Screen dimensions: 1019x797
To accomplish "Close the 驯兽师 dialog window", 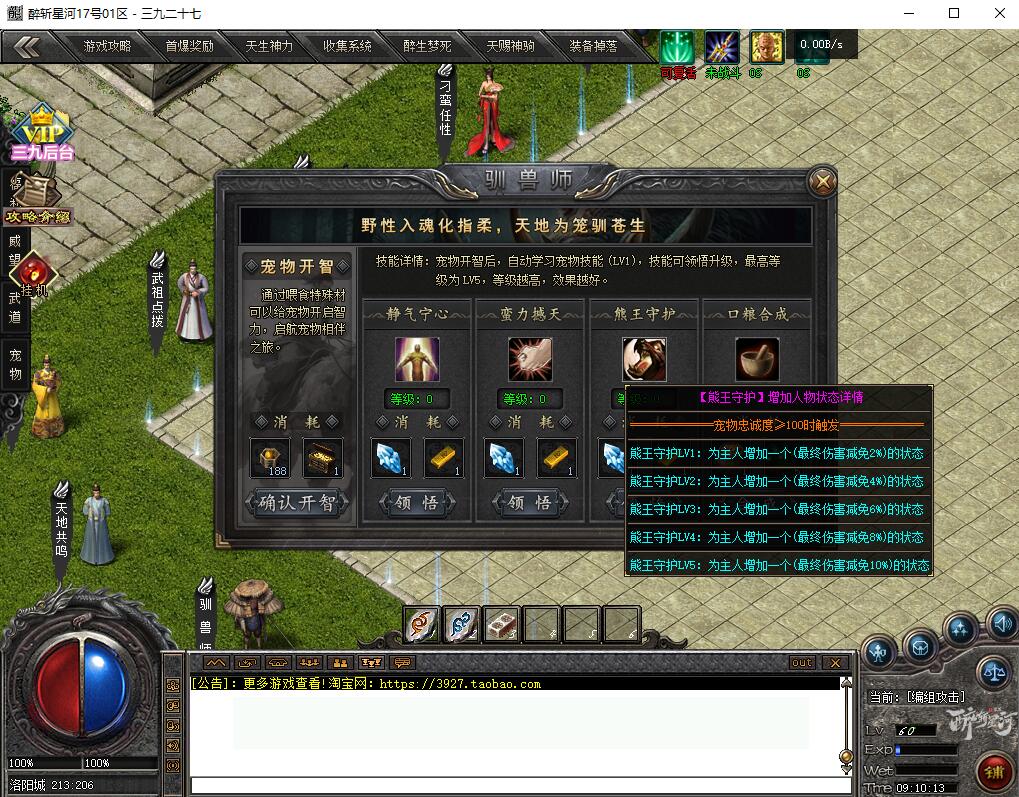I will click(x=822, y=181).
